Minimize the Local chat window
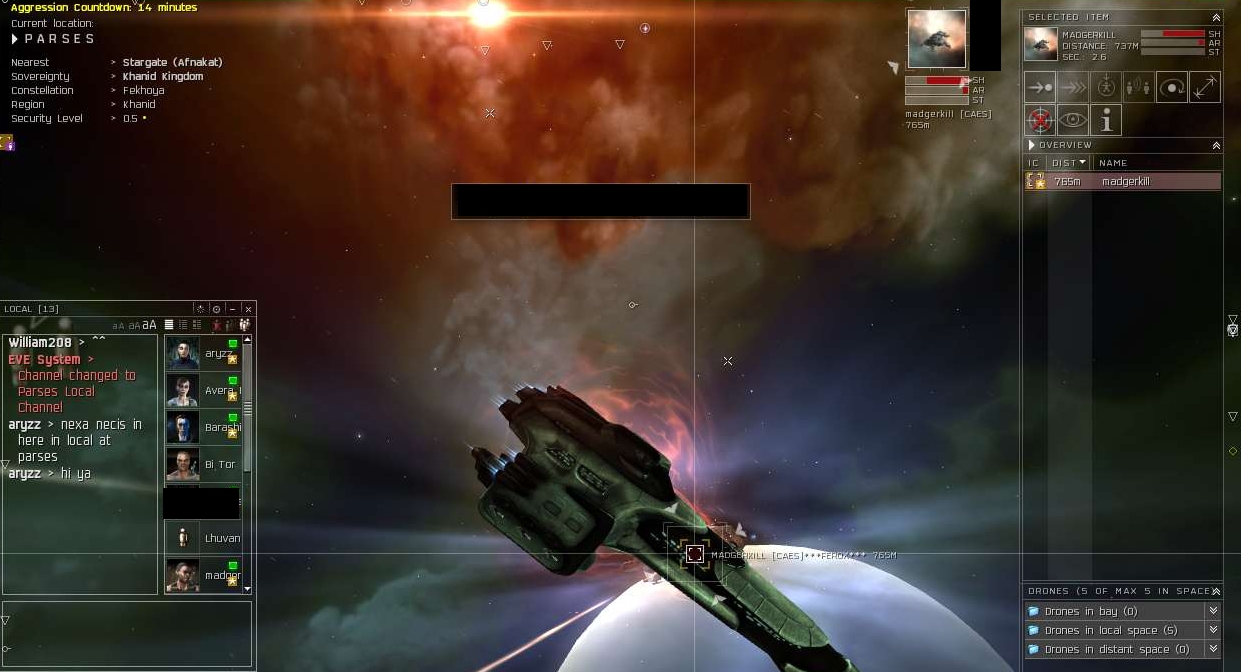The width and height of the screenshot is (1241, 672). (232, 309)
